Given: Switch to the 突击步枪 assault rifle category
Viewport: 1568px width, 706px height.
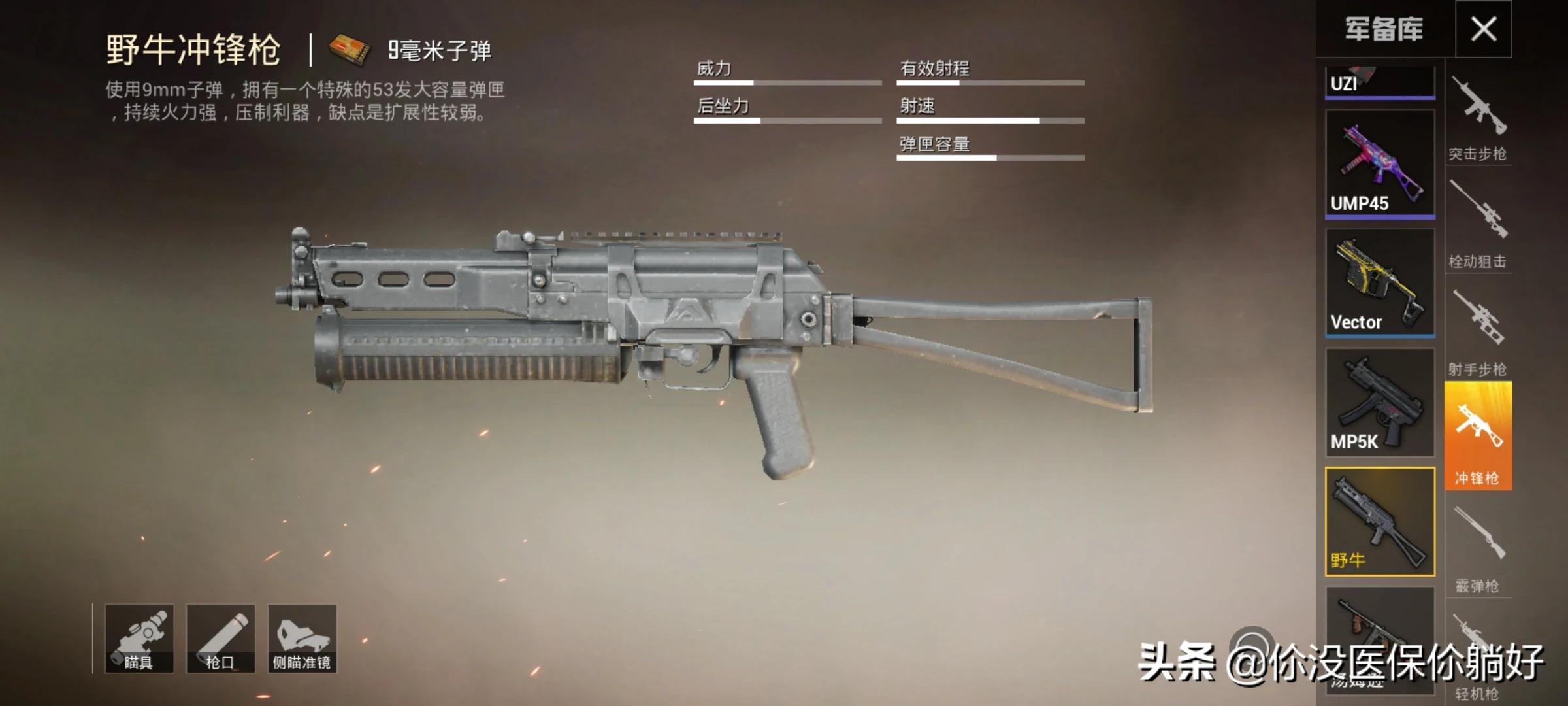Looking at the screenshot, I should (x=1478, y=118).
